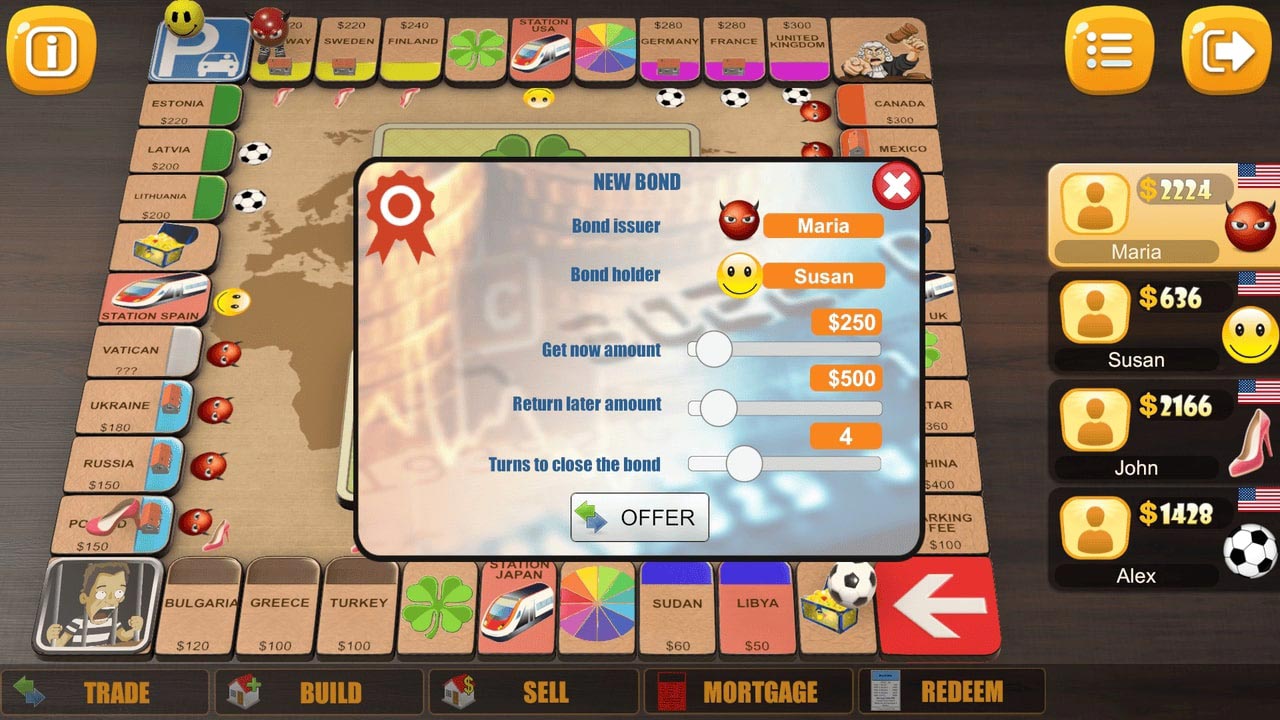Click the $500 Return later amount field
1280x720 pixels.
click(x=845, y=378)
